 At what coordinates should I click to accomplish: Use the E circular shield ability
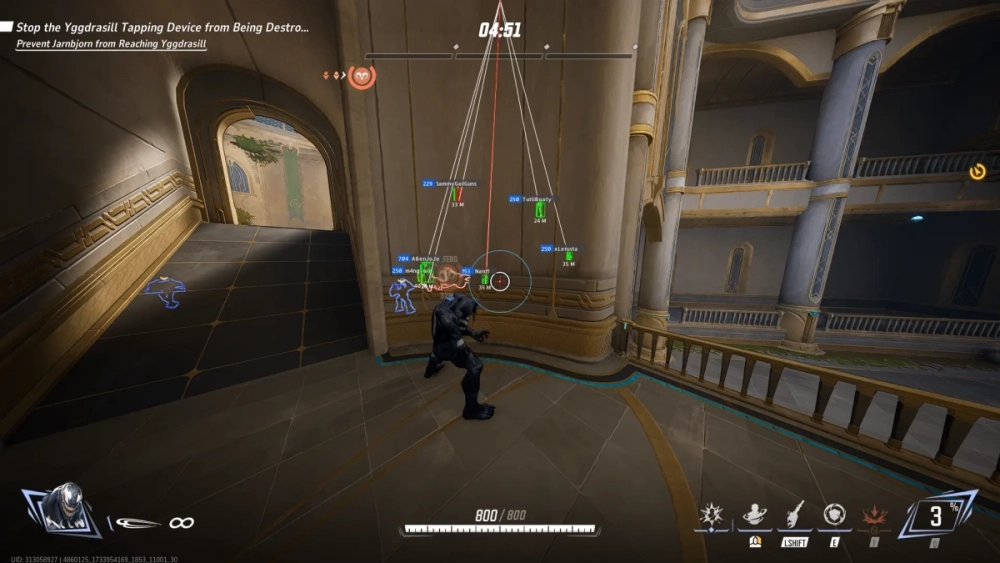point(833,515)
